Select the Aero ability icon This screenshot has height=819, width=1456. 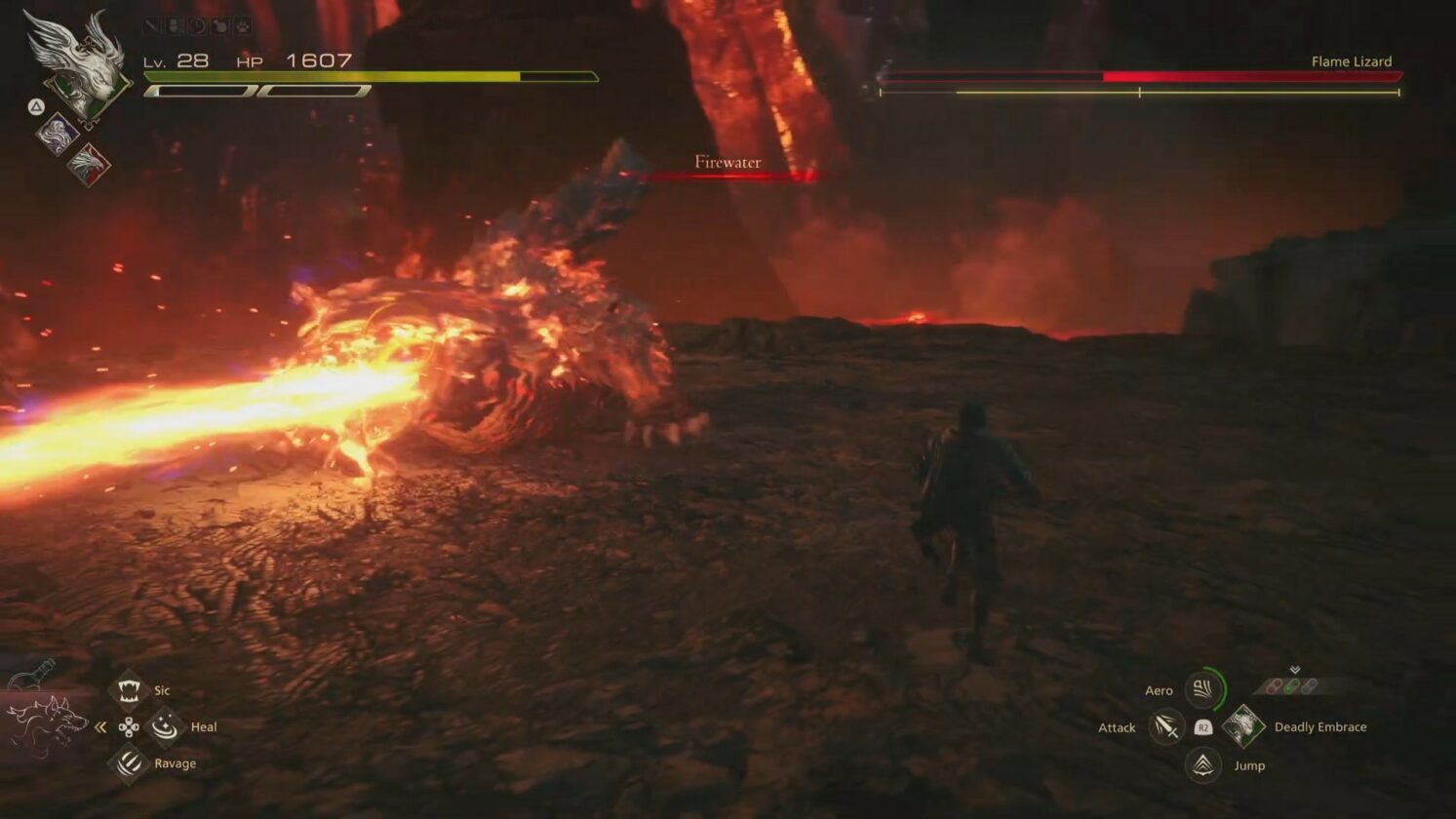(1202, 690)
